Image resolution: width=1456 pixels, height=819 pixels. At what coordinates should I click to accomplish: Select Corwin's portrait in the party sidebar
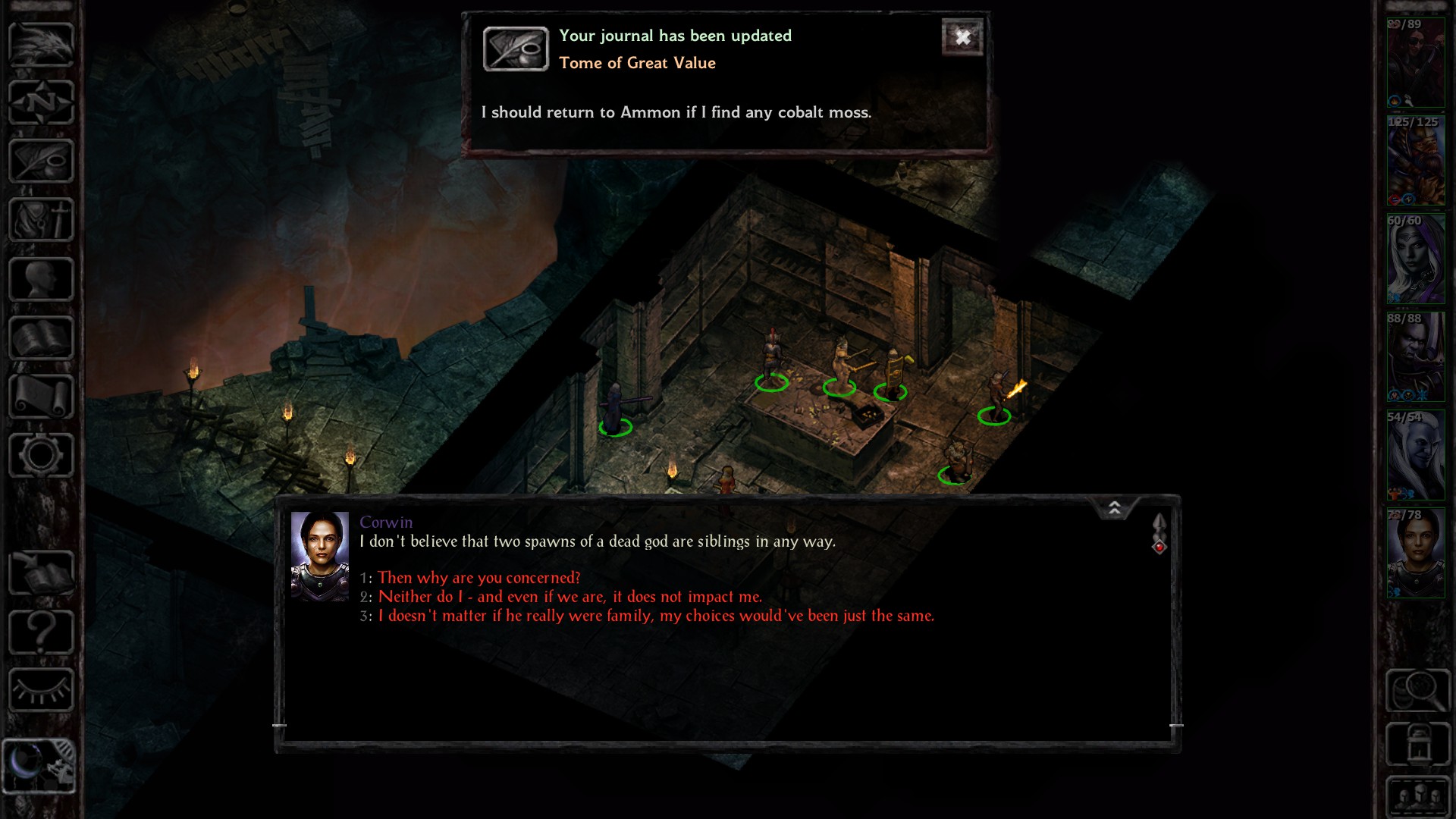point(1416,553)
